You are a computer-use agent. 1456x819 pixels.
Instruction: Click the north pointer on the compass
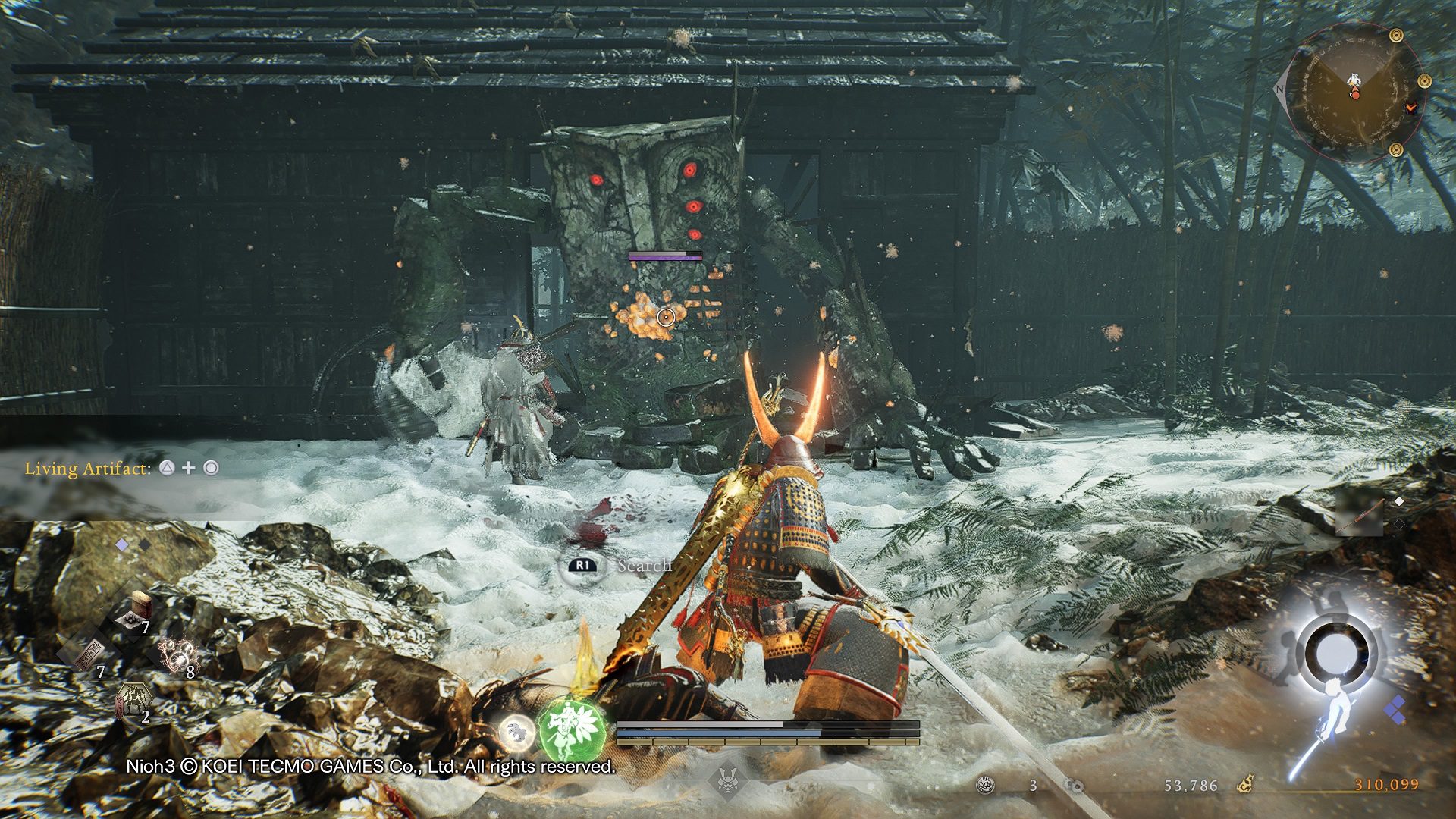1279,89
